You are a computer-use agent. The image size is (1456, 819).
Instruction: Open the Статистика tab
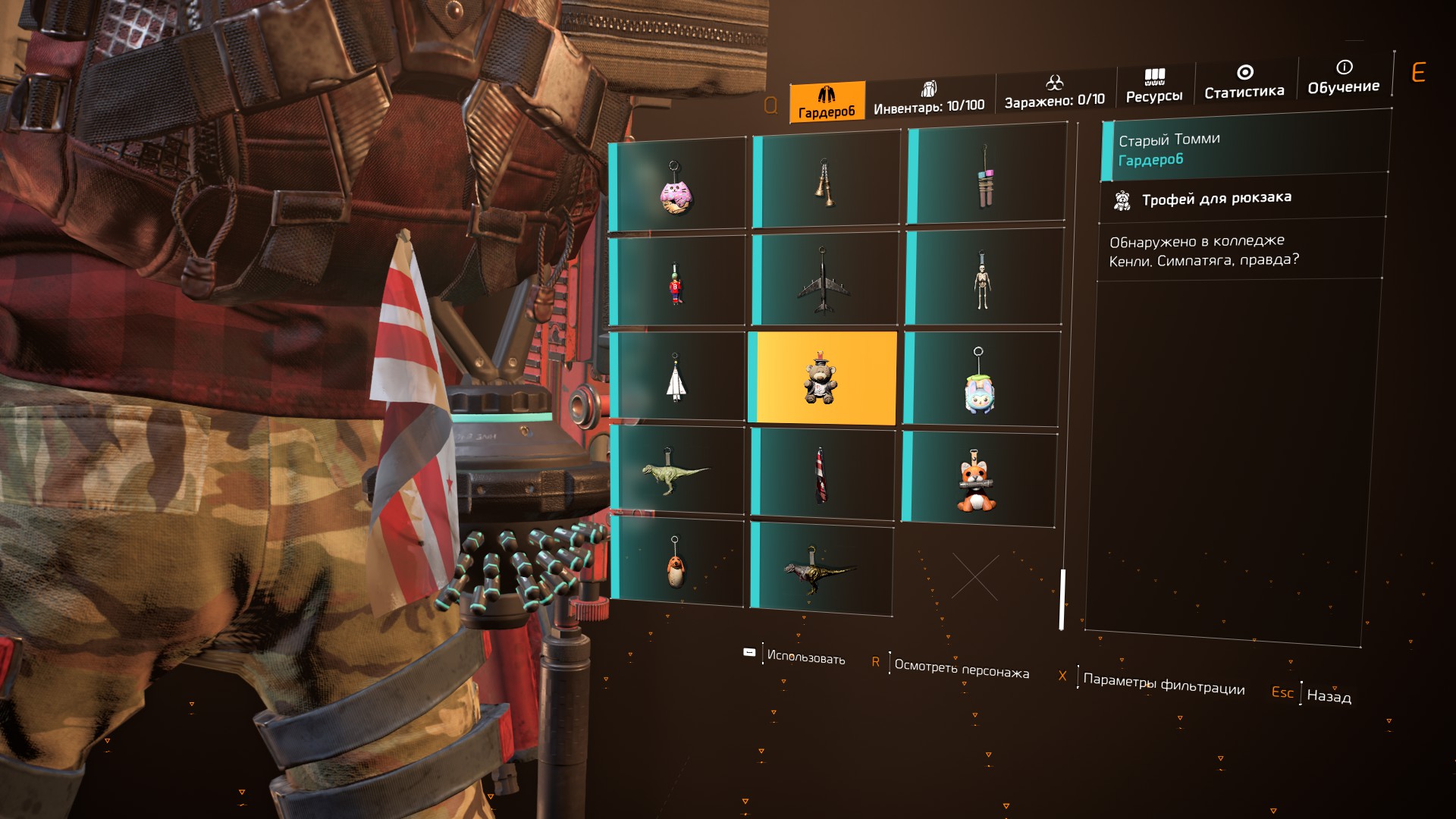[x=1244, y=82]
